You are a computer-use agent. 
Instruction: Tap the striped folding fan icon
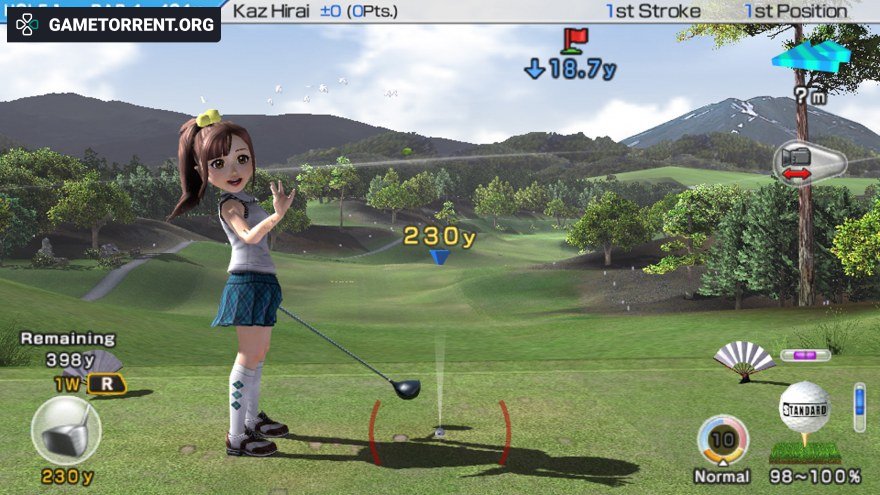pyautogui.click(x=744, y=358)
